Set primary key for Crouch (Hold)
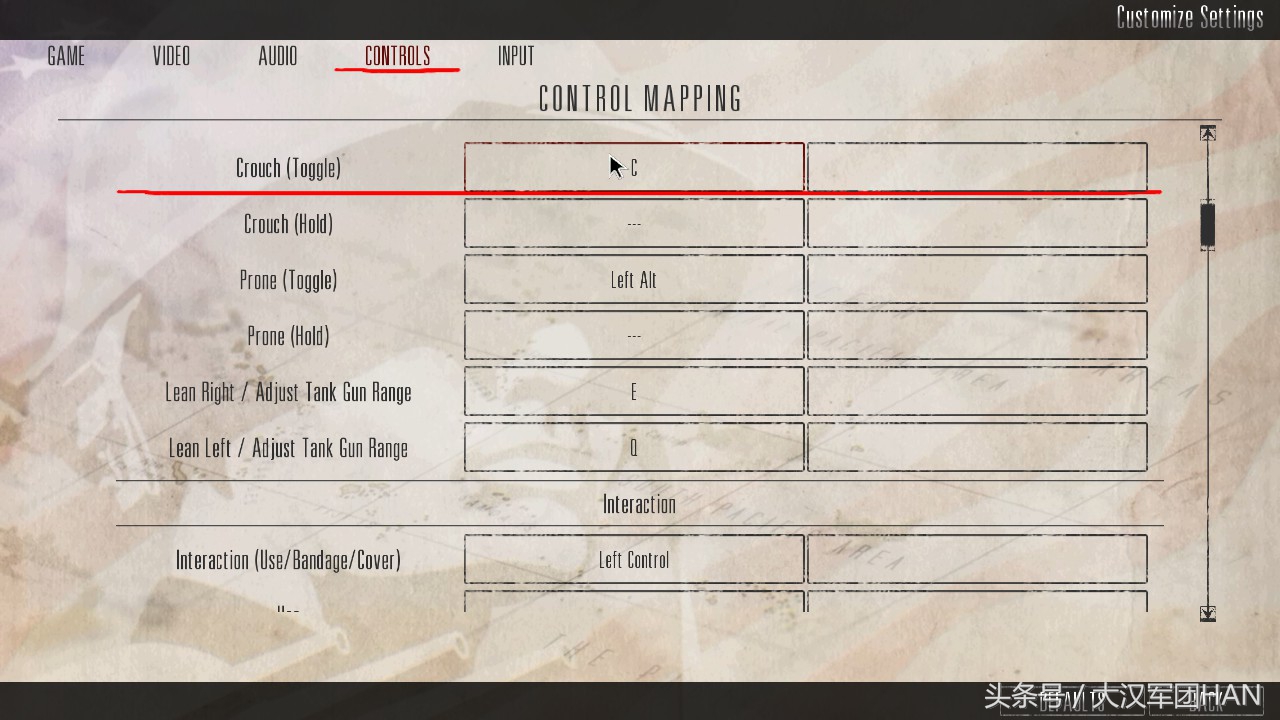Image resolution: width=1280 pixels, height=720 pixels. pos(634,224)
